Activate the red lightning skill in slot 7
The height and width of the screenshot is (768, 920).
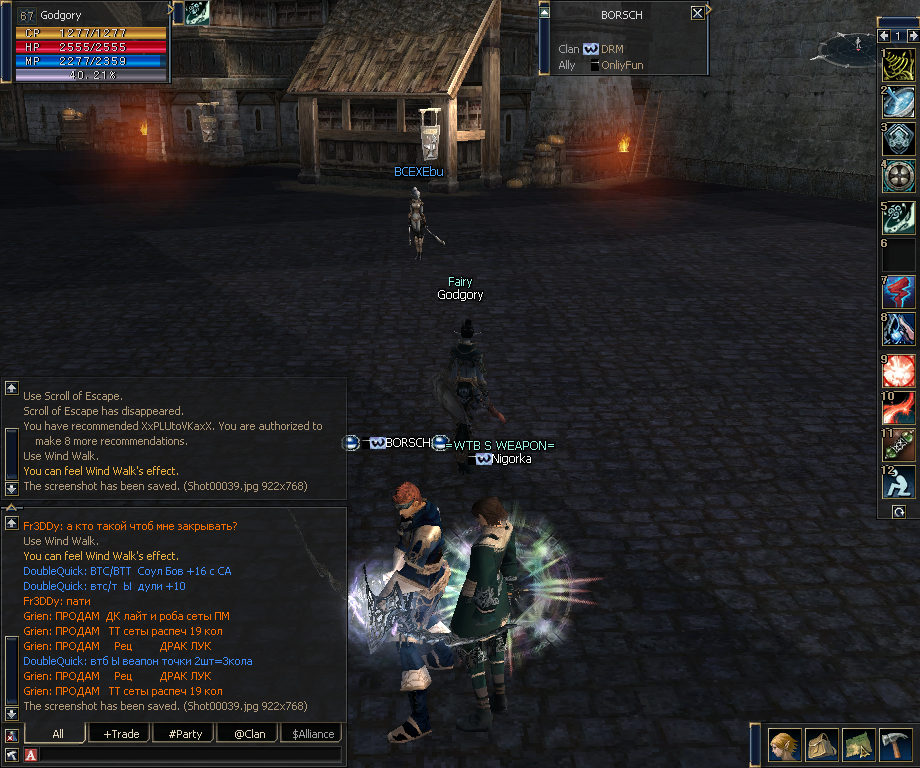click(898, 291)
